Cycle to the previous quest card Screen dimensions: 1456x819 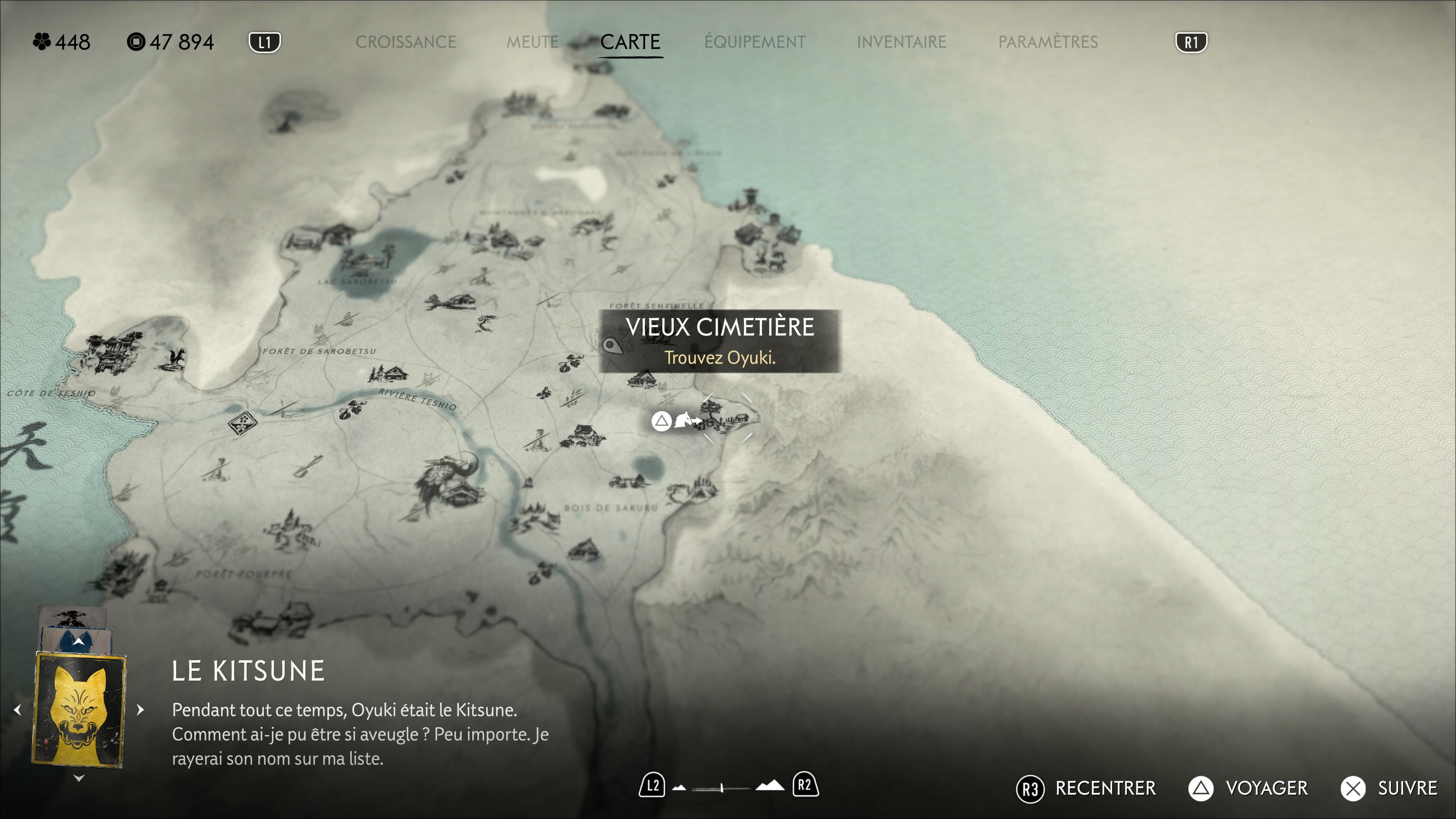[17, 709]
